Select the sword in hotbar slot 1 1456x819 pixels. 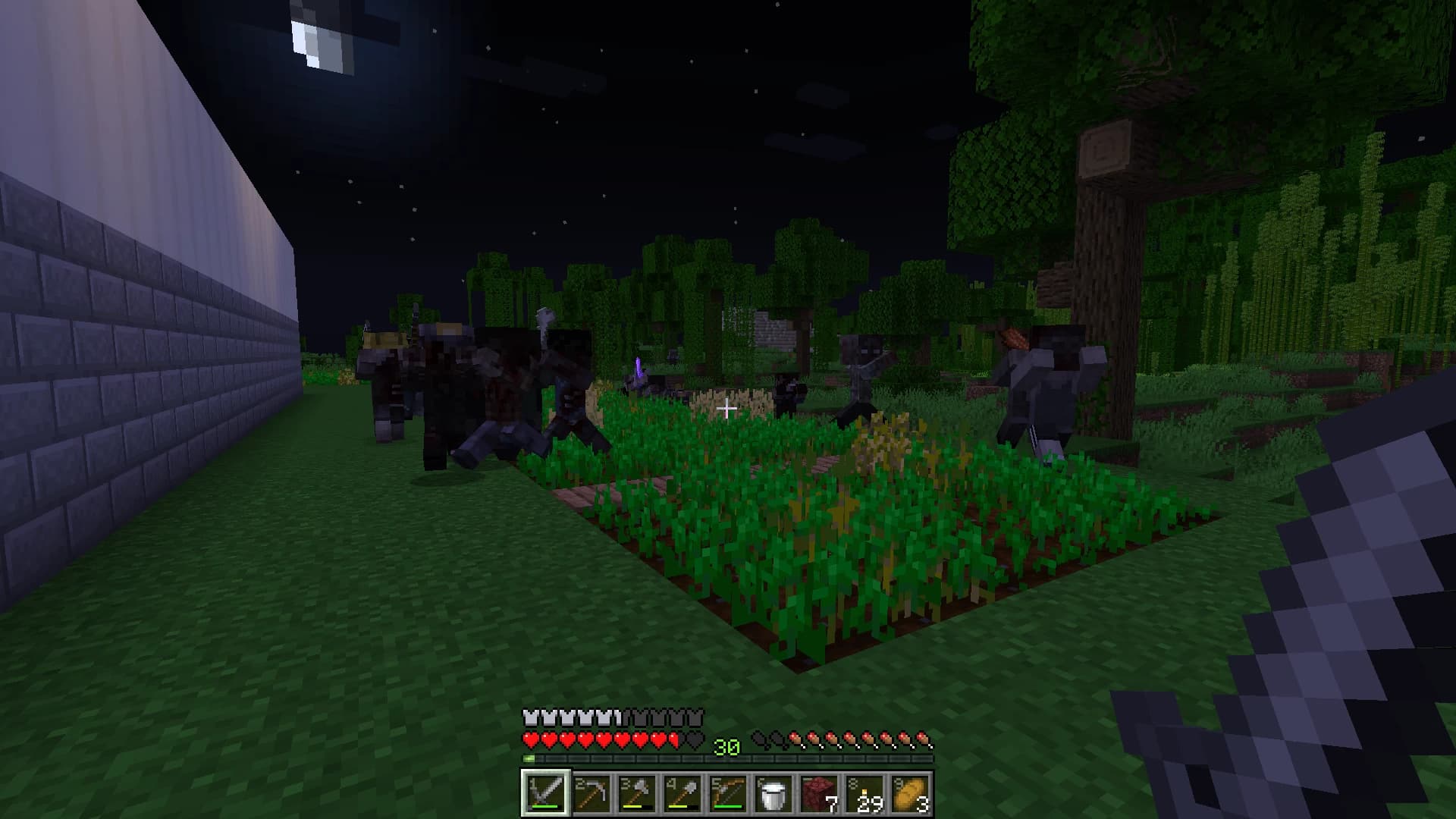(x=544, y=795)
